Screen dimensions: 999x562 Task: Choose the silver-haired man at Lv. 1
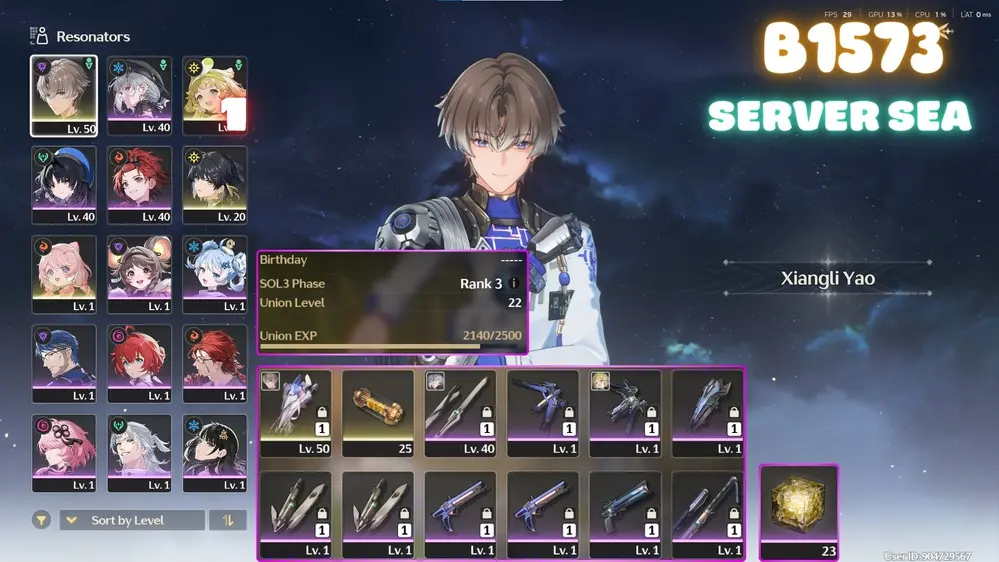click(x=139, y=452)
